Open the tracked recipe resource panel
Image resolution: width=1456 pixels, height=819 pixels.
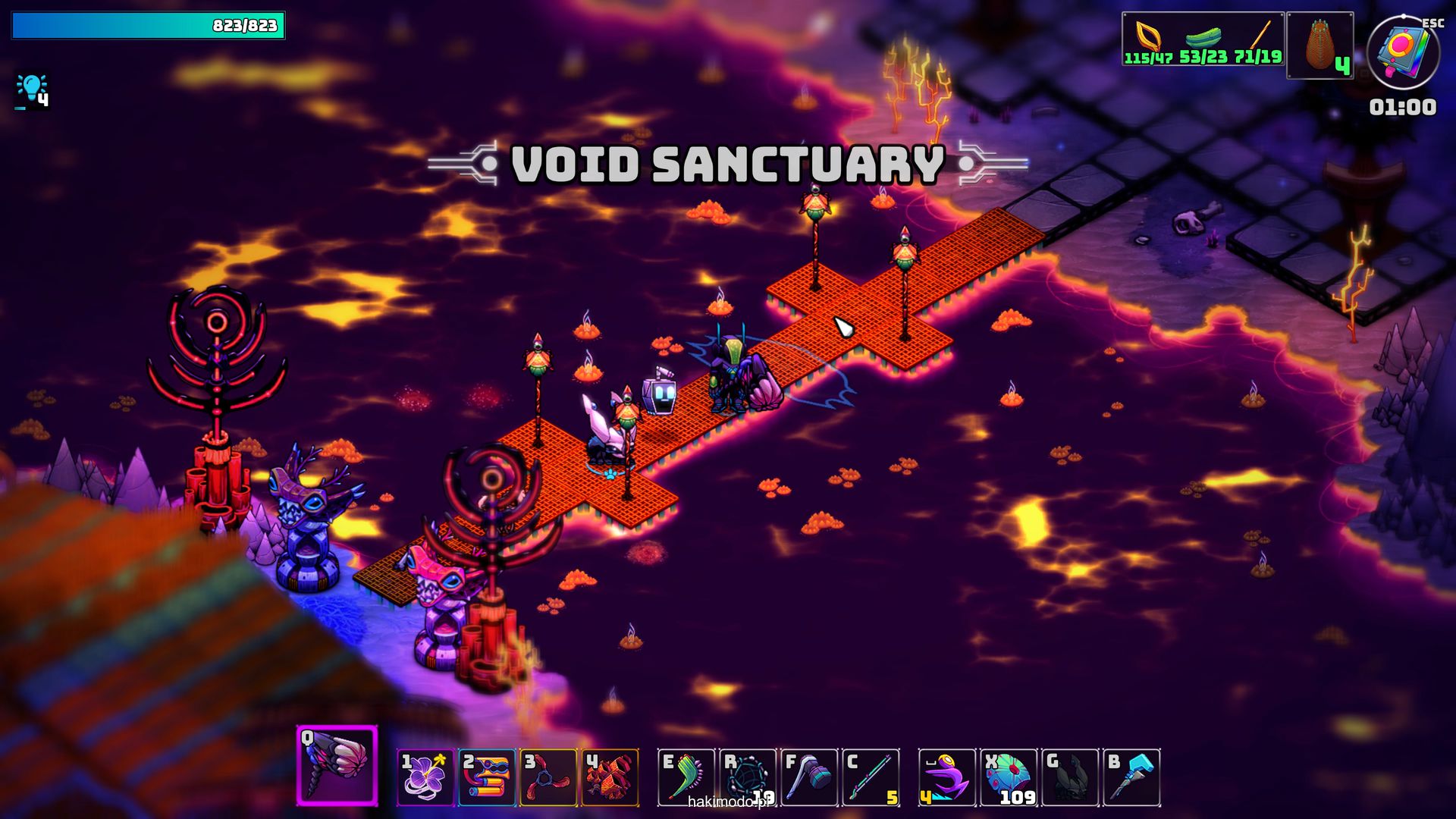tap(1203, 39)
